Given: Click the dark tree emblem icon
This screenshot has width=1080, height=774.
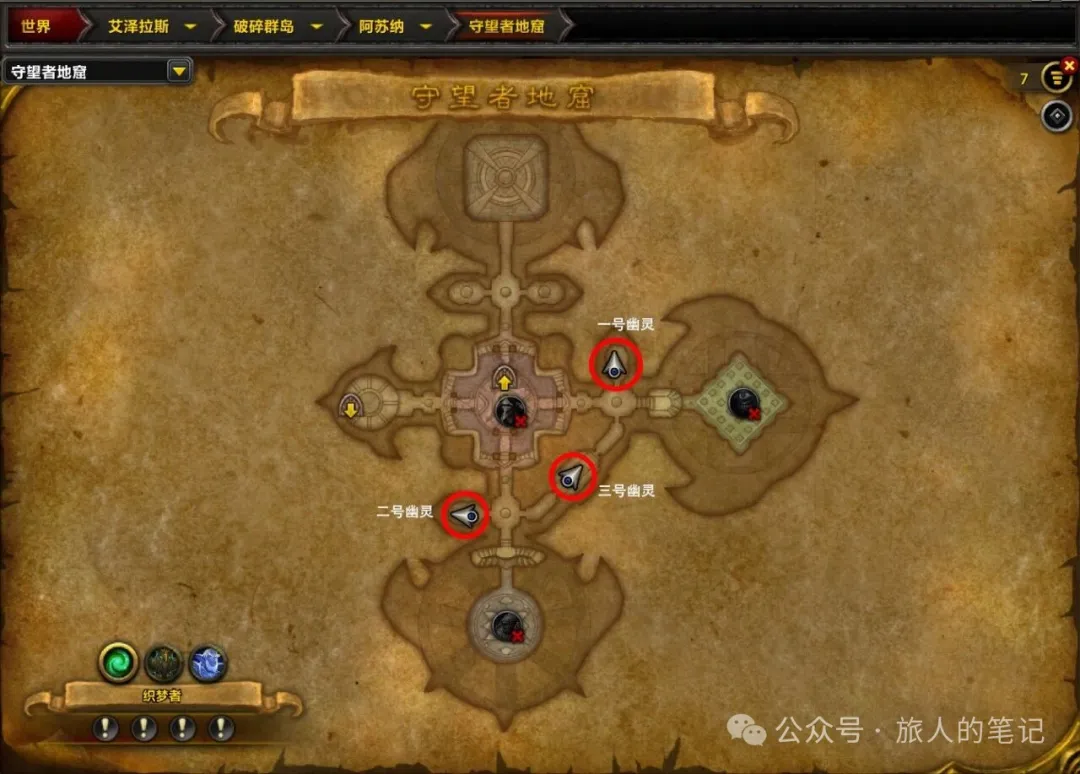Looking at the screenshot, I should (163, 662).
